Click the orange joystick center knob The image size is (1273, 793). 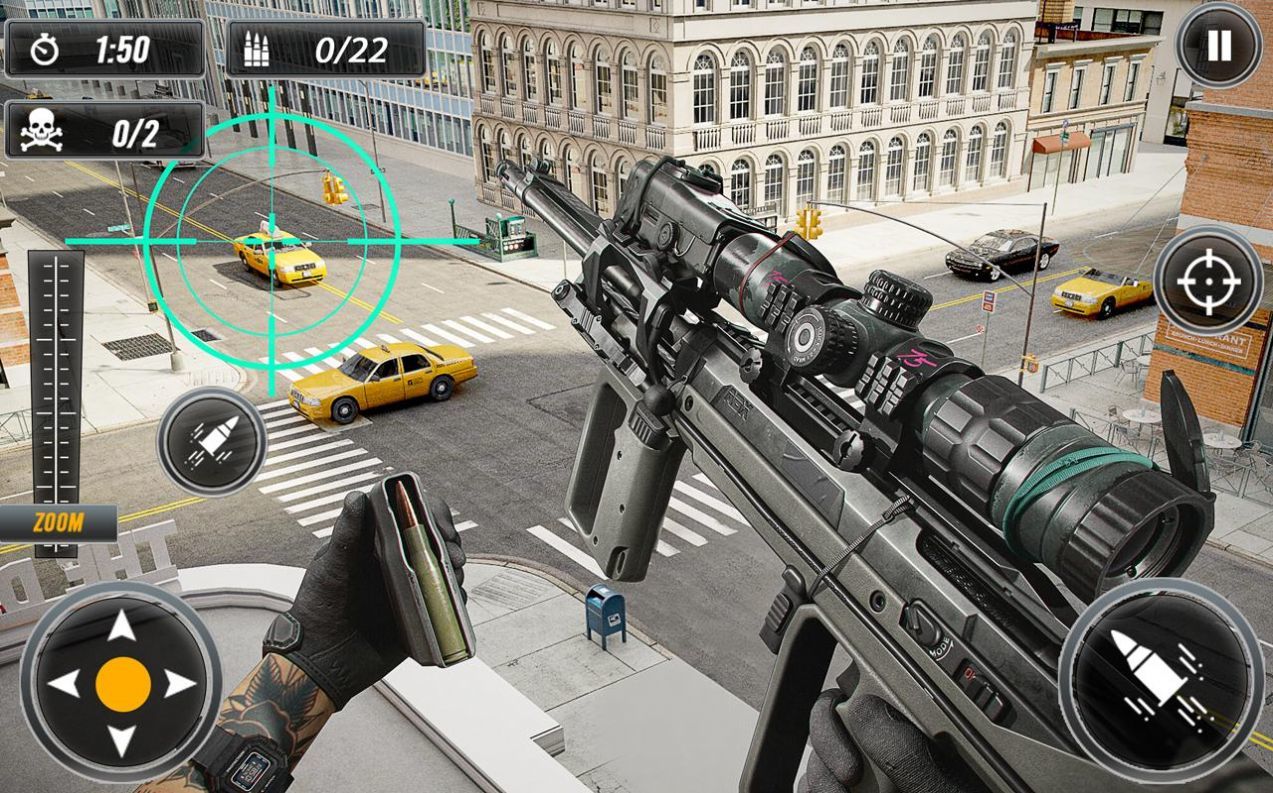123,684
